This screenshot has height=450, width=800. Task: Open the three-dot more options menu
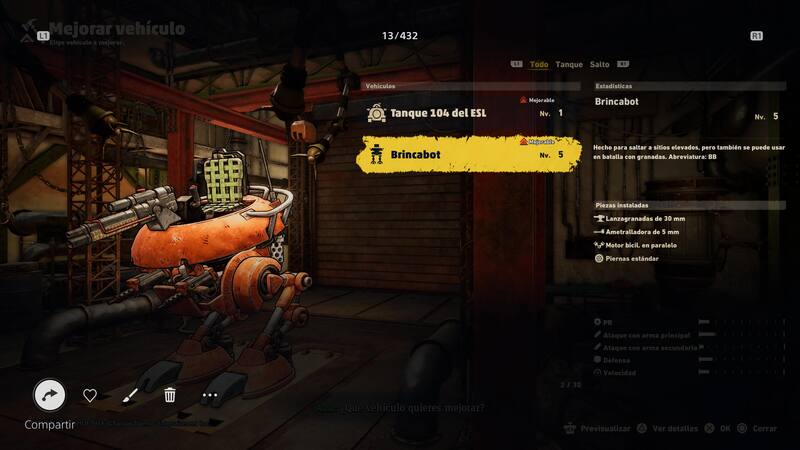tap(209, 395)
